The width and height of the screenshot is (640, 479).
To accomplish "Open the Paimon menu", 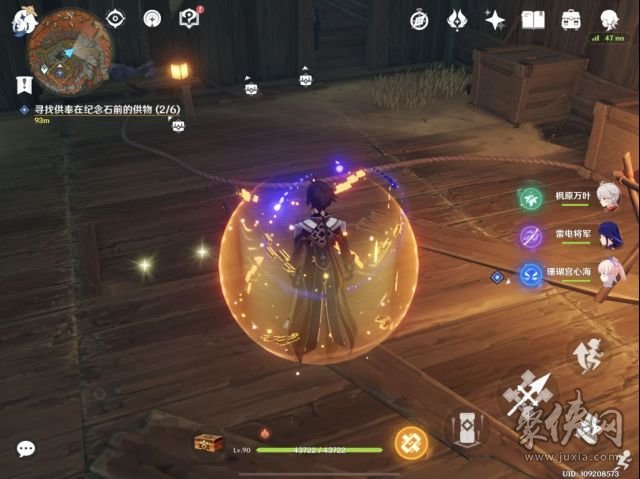I will [21, 22].
